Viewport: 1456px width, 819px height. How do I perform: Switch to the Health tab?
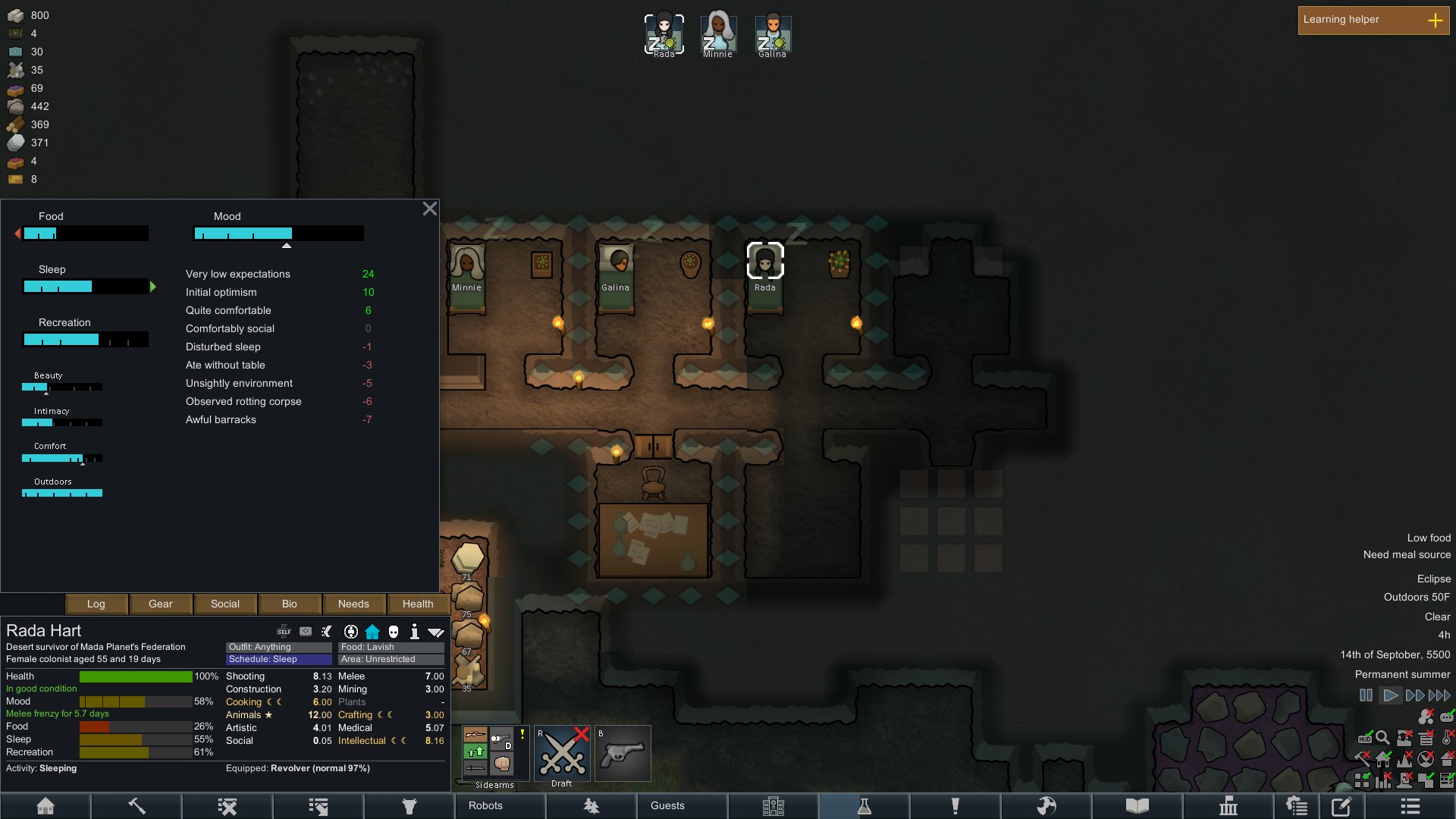point(417,604)
